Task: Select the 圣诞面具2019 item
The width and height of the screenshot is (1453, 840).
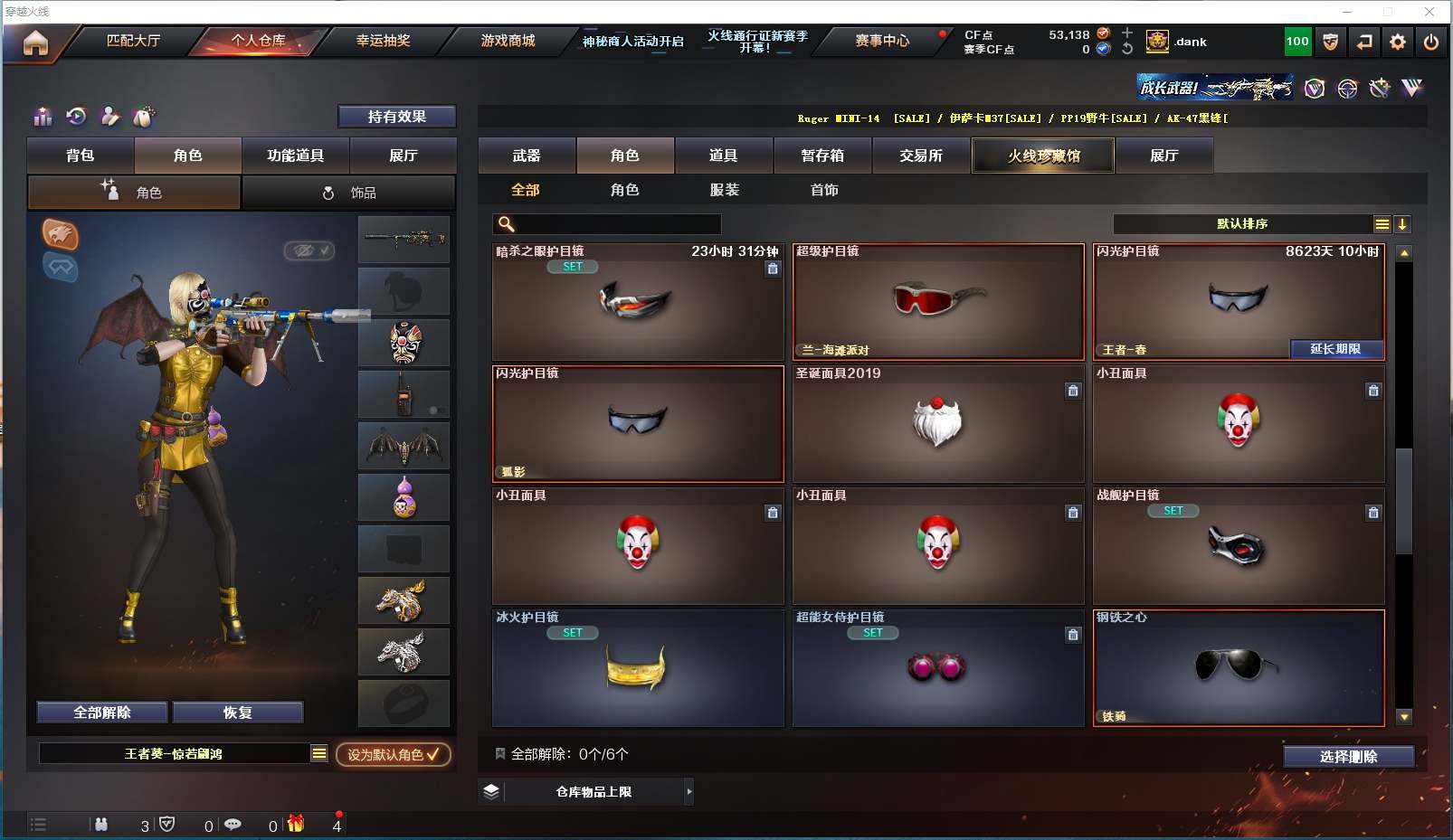Action: point(937,423)
